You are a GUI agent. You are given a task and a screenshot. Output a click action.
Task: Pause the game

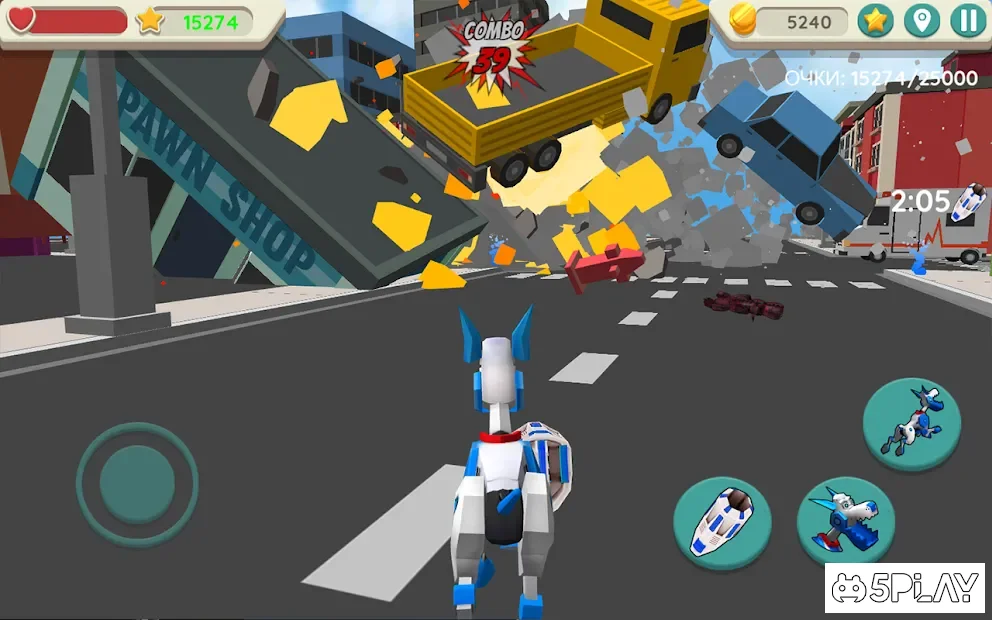(x=967, y=21)
